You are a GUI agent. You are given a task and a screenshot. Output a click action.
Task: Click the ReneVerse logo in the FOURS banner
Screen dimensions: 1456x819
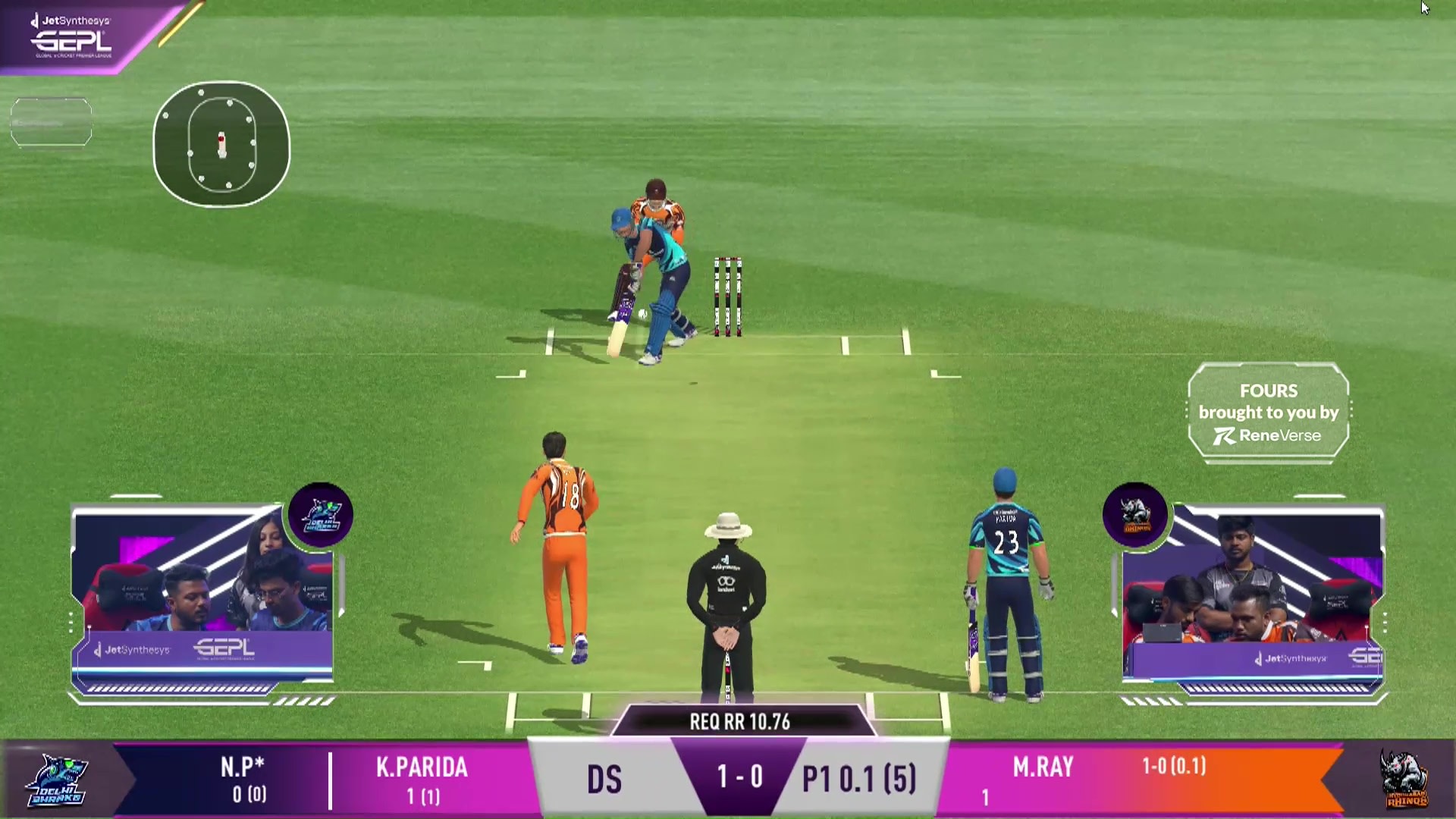pos(1268,435)
